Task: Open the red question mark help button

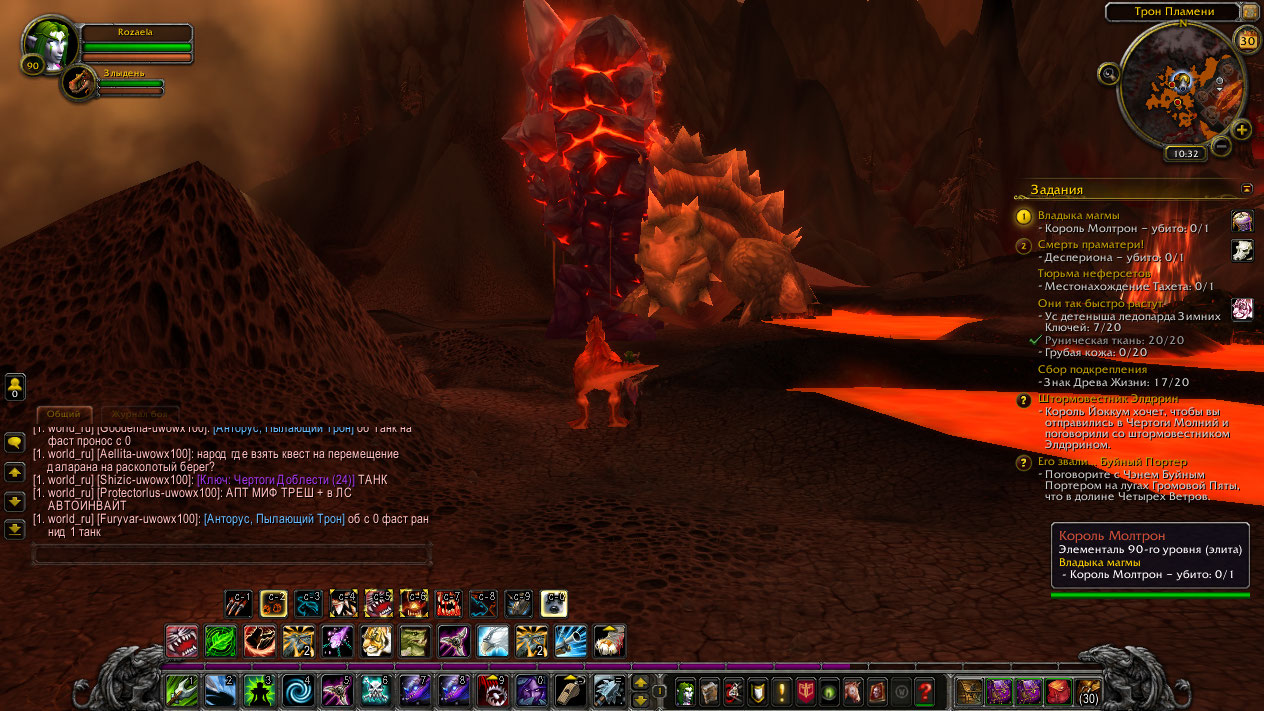Action: 925,691
